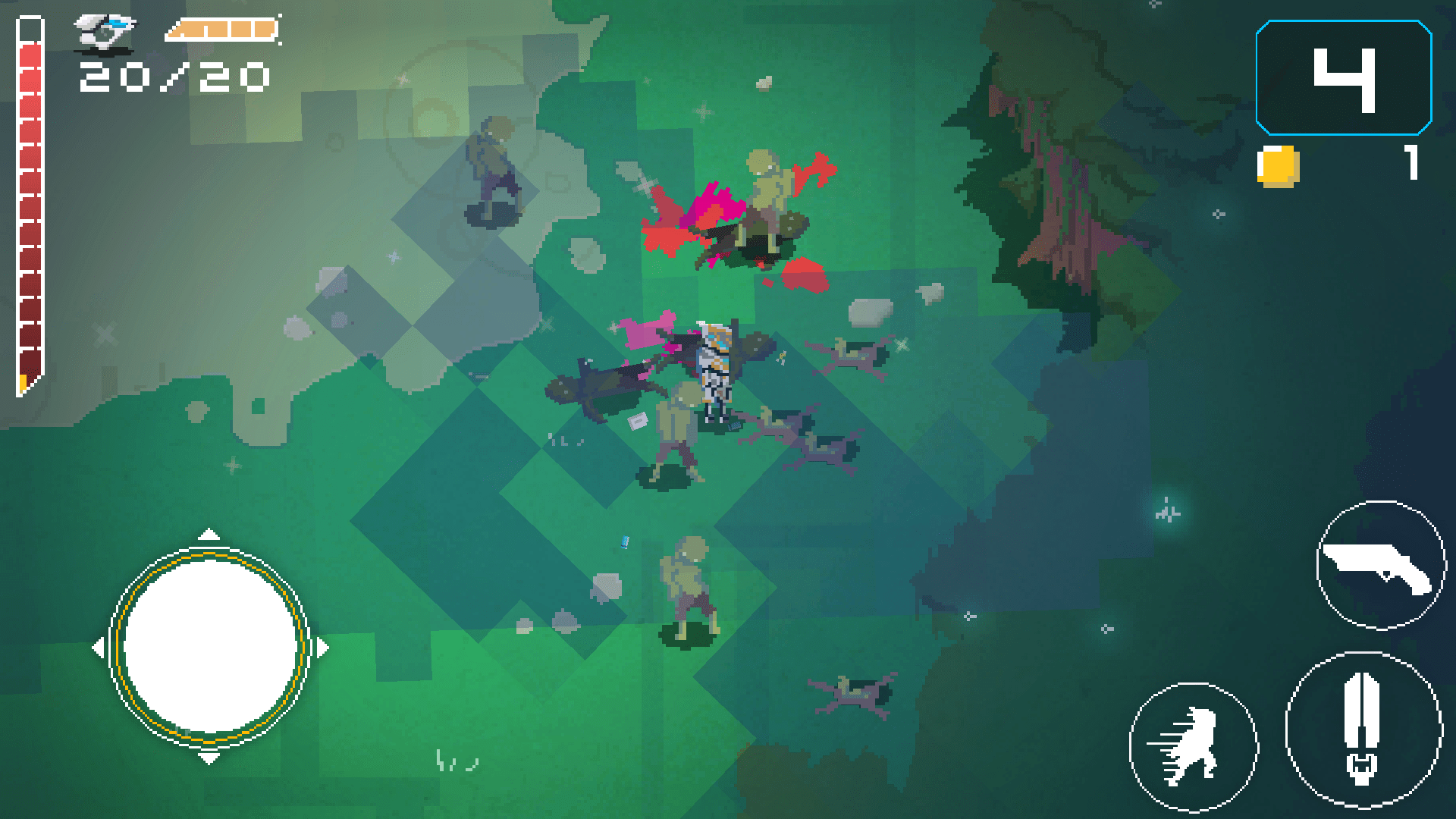Tap the joystick's right arrow
Viewport: 1456px width, 819px height.
click(x=324, y=648)
